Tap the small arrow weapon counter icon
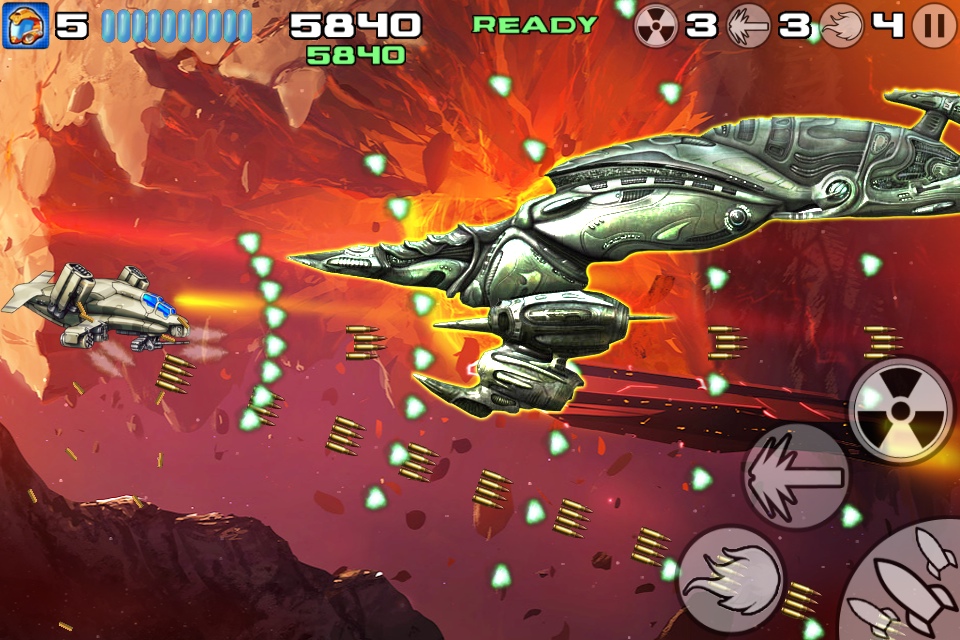The image size is (960, 640). (749, 26)
